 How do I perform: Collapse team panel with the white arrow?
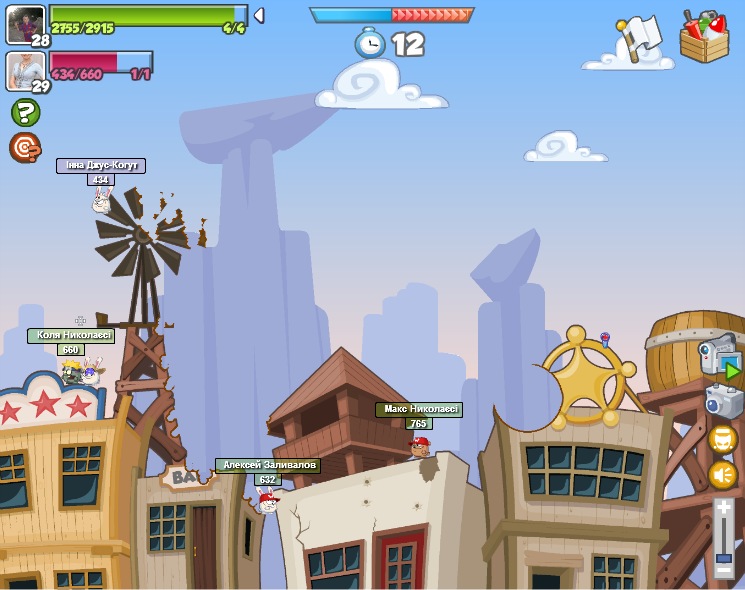tap(259, 15)
